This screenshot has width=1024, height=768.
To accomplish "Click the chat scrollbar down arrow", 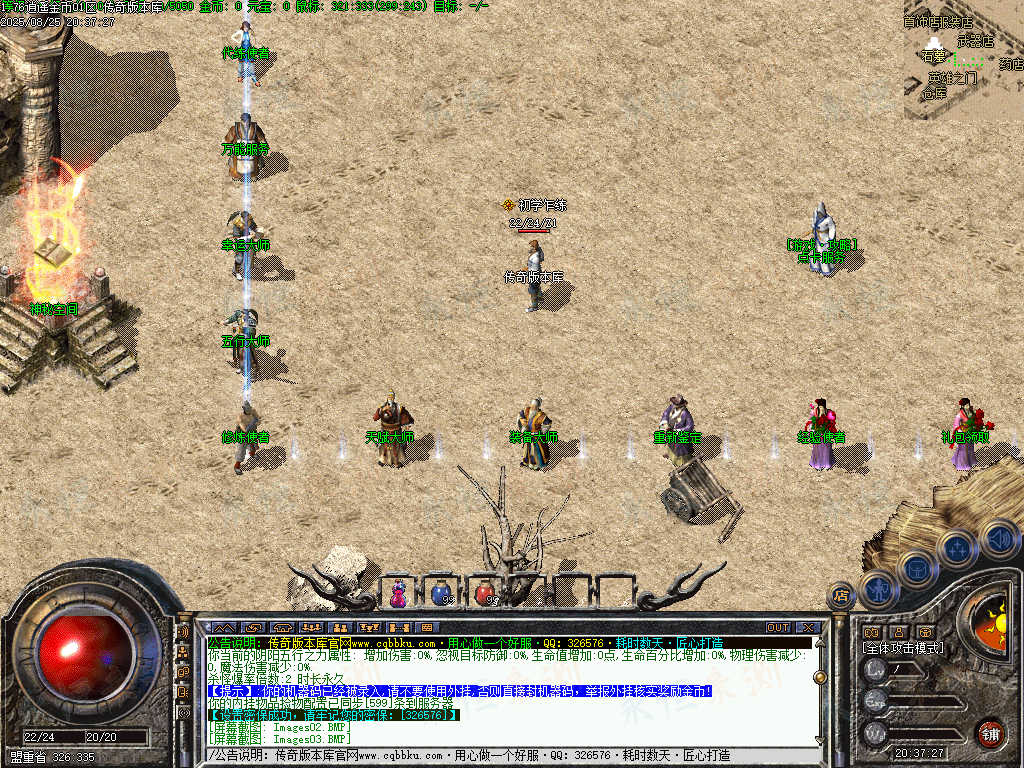I will click(x=820, y=739).
